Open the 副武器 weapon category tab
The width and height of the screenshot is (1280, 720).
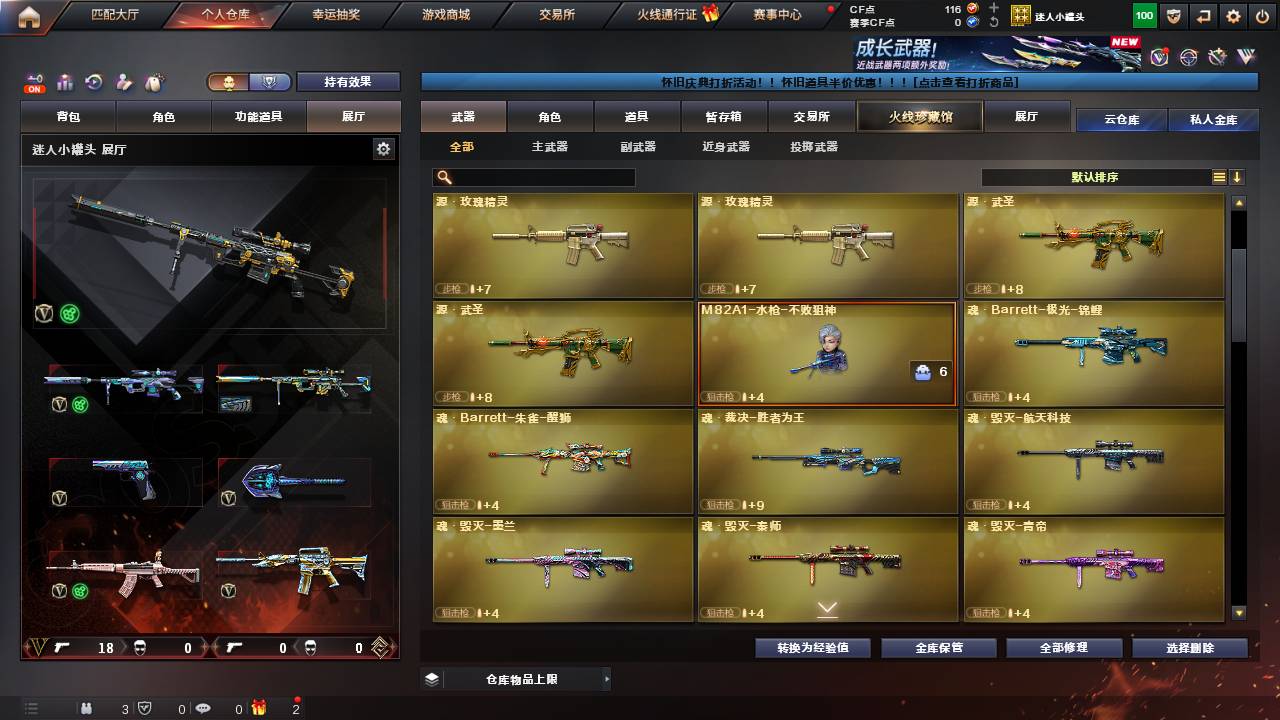(640, 147)
